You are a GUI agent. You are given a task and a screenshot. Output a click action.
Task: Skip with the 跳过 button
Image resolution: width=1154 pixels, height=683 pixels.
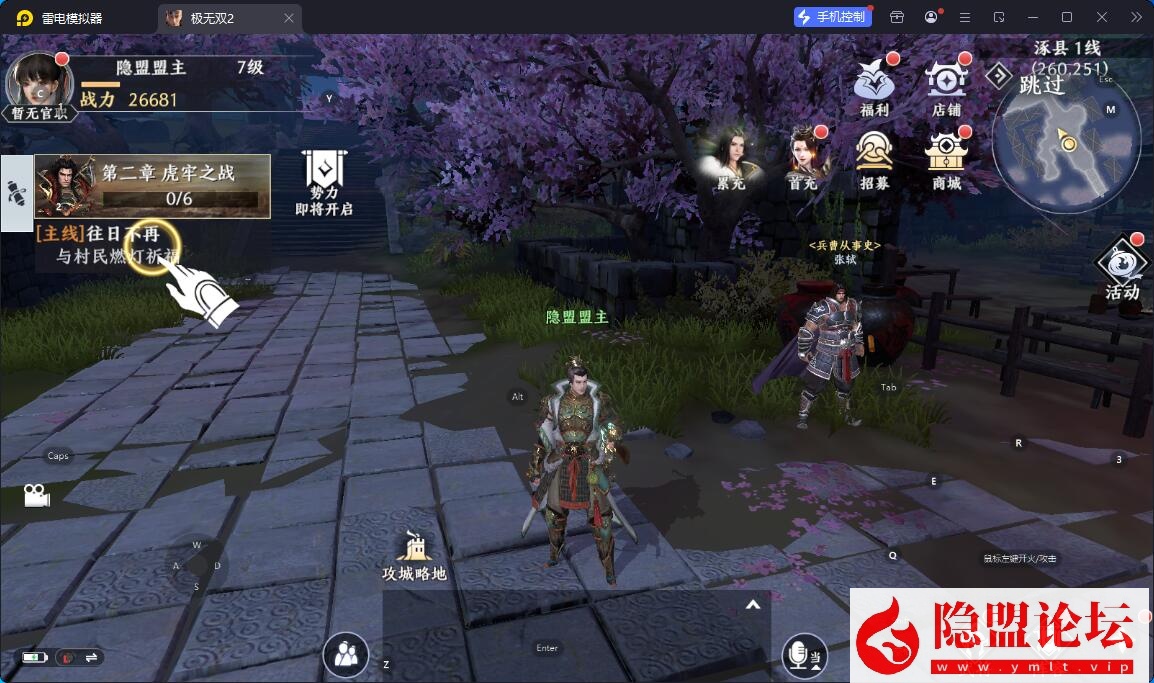[1029, 84]
